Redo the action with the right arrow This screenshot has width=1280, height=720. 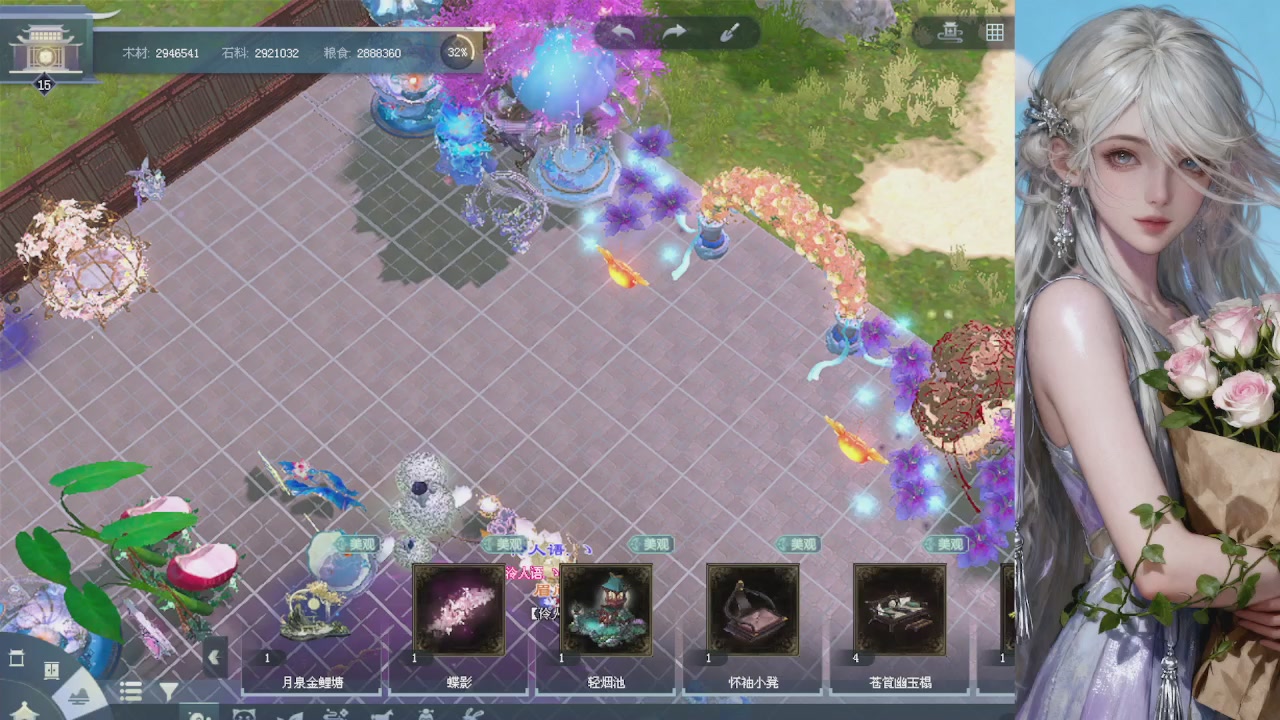[675, 32]
